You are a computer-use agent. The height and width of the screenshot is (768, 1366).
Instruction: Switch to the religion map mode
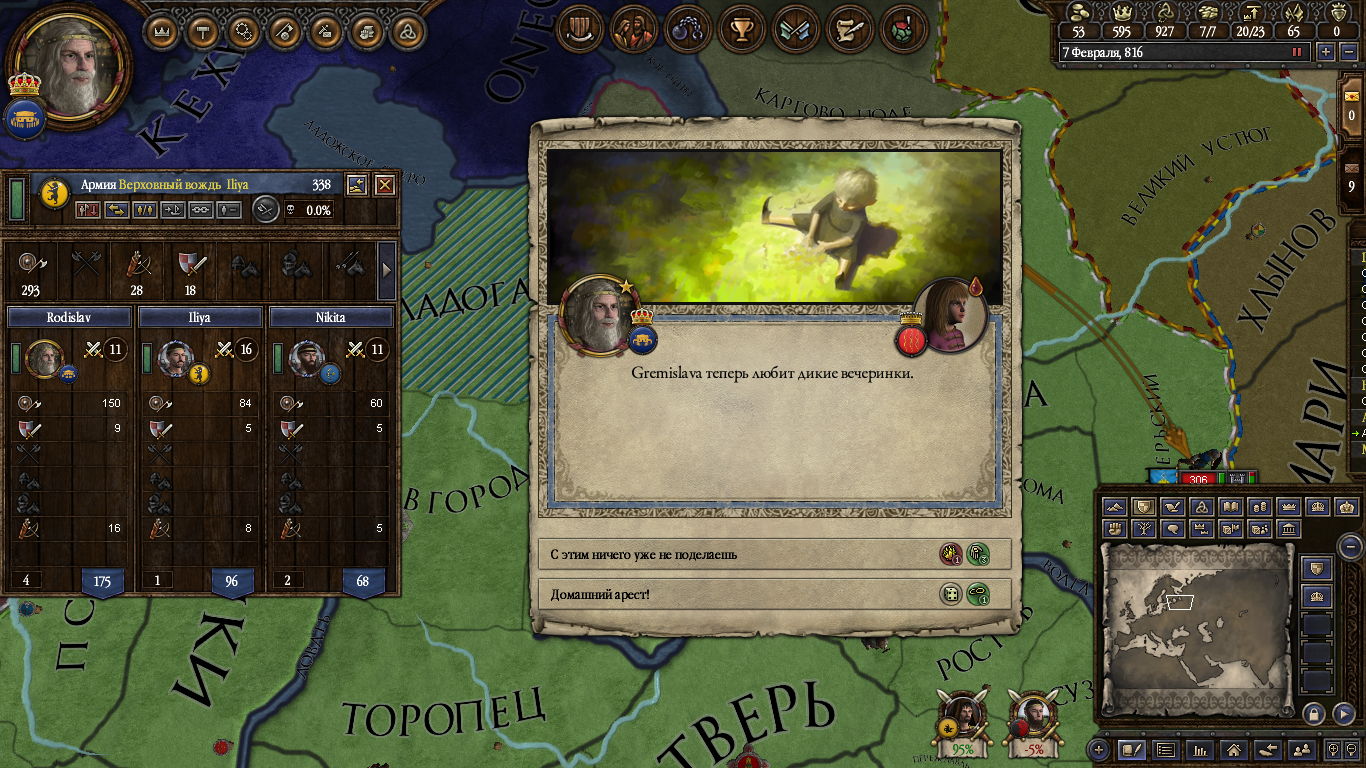[1203, 508]
